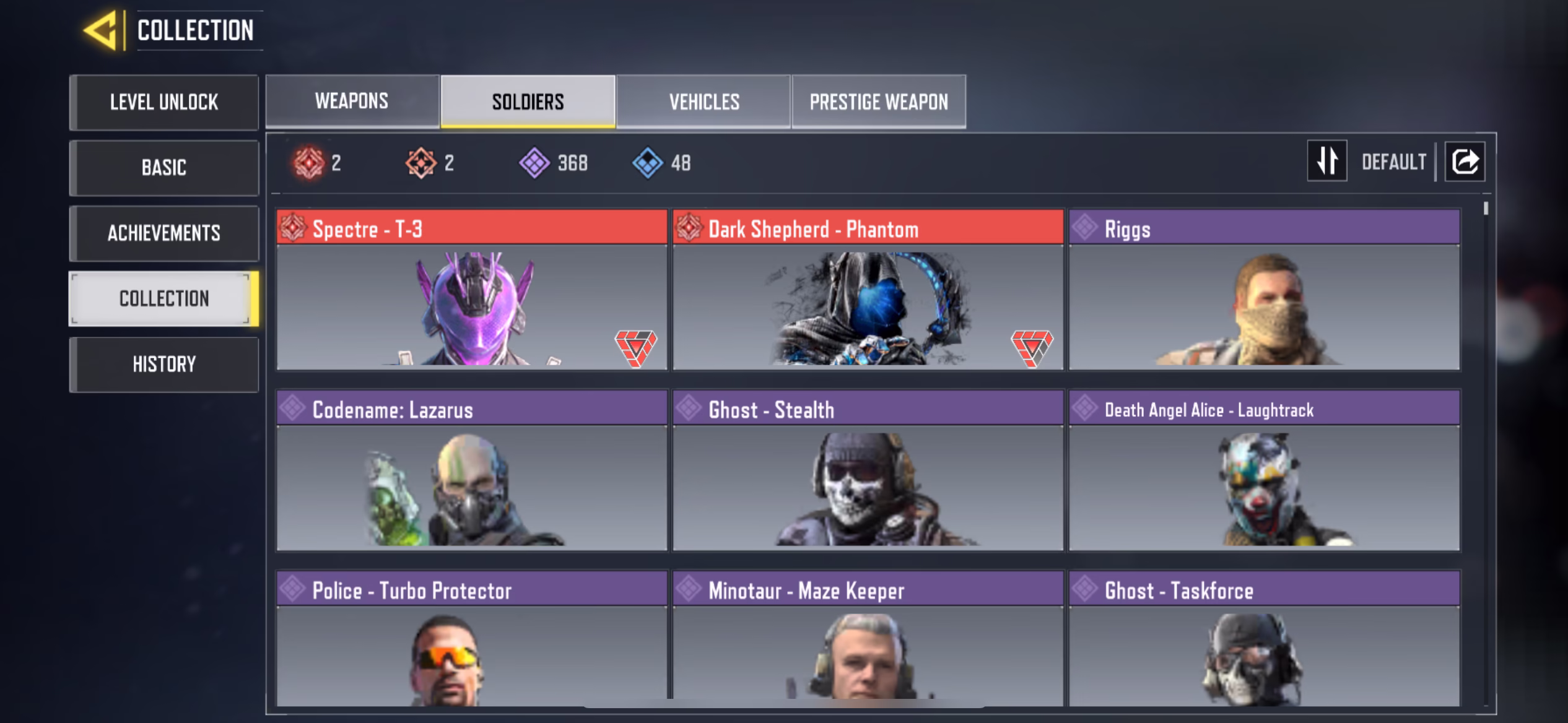Open the Basic profile section

[x=164, y=168]
